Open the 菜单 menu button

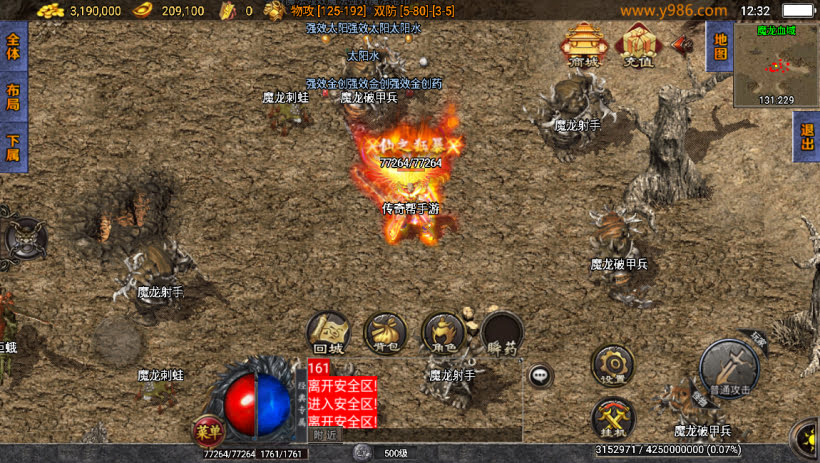point(206,432)
